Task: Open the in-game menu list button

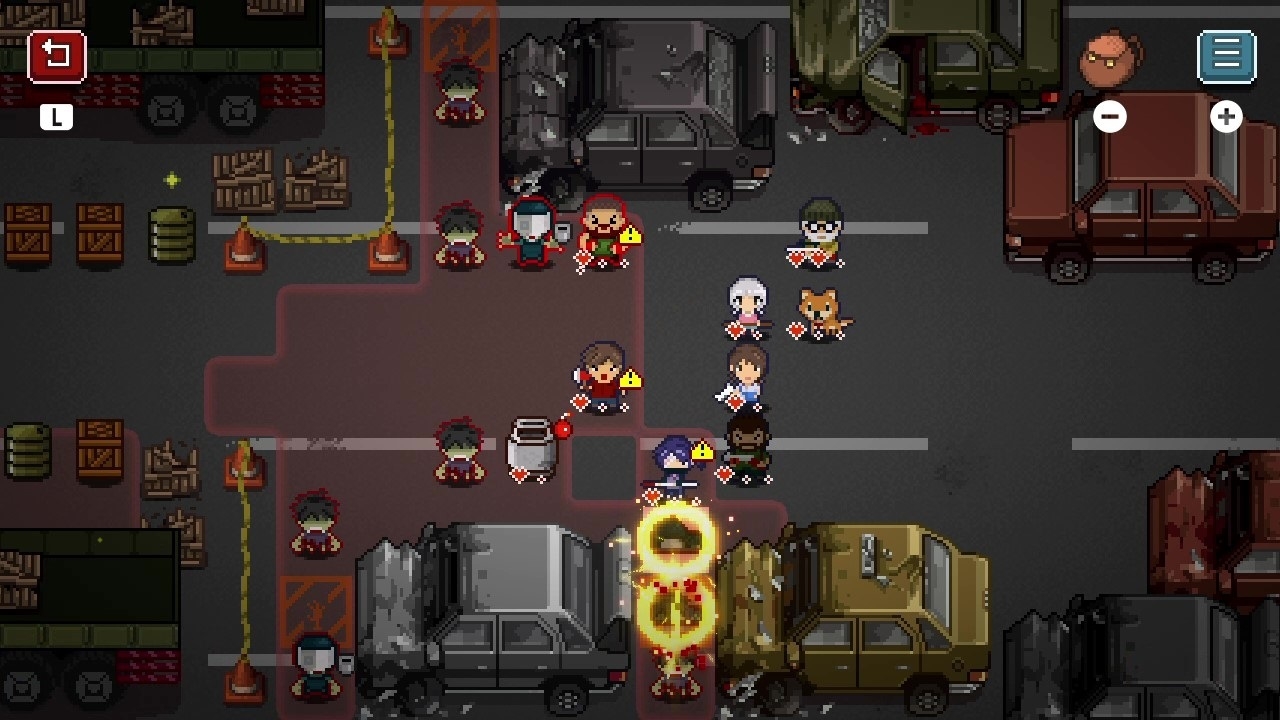Action: (1227, 55)
